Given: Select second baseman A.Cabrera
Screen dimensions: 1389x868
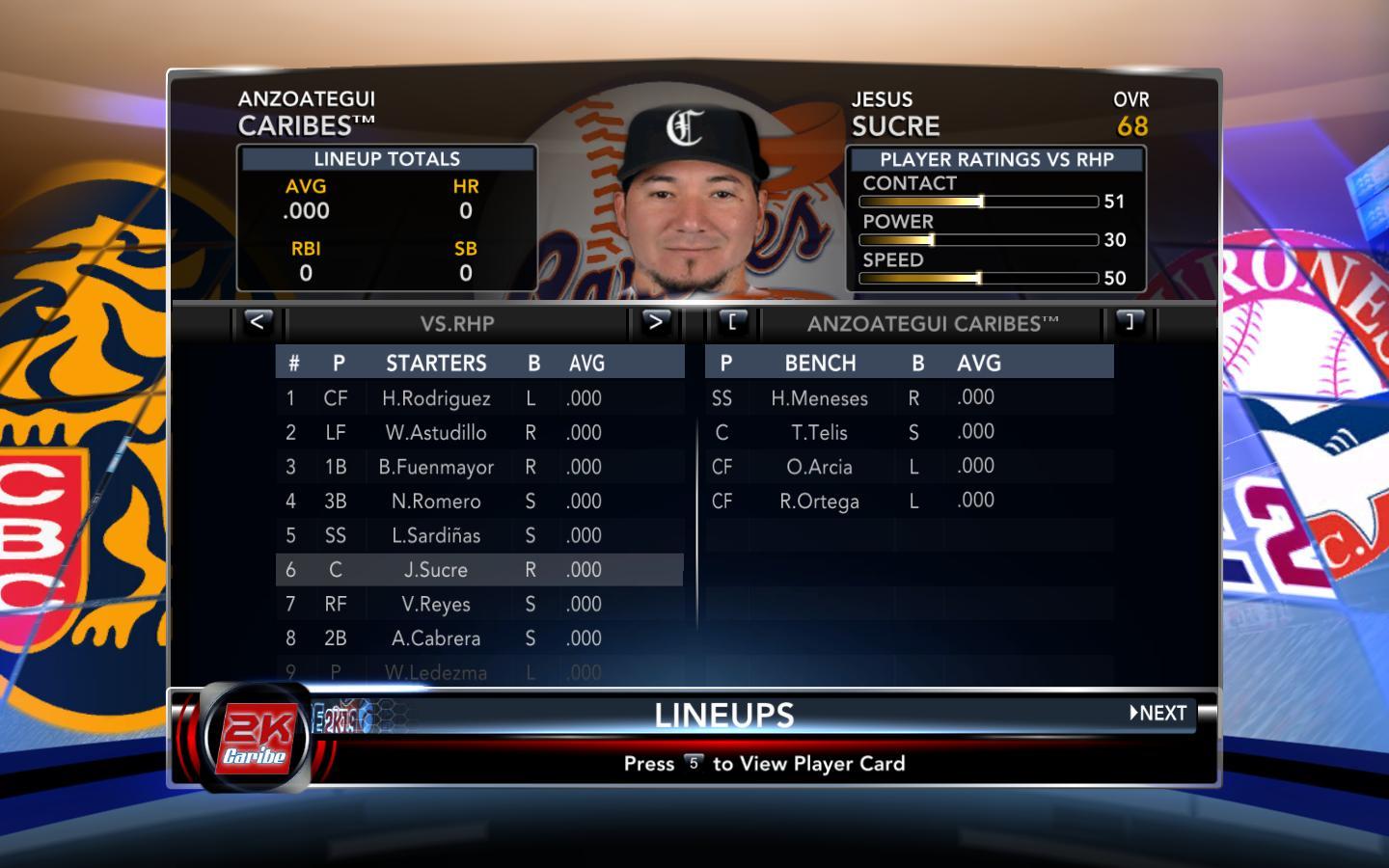Looking at the screenshot, I should click(x=436, y=638).
